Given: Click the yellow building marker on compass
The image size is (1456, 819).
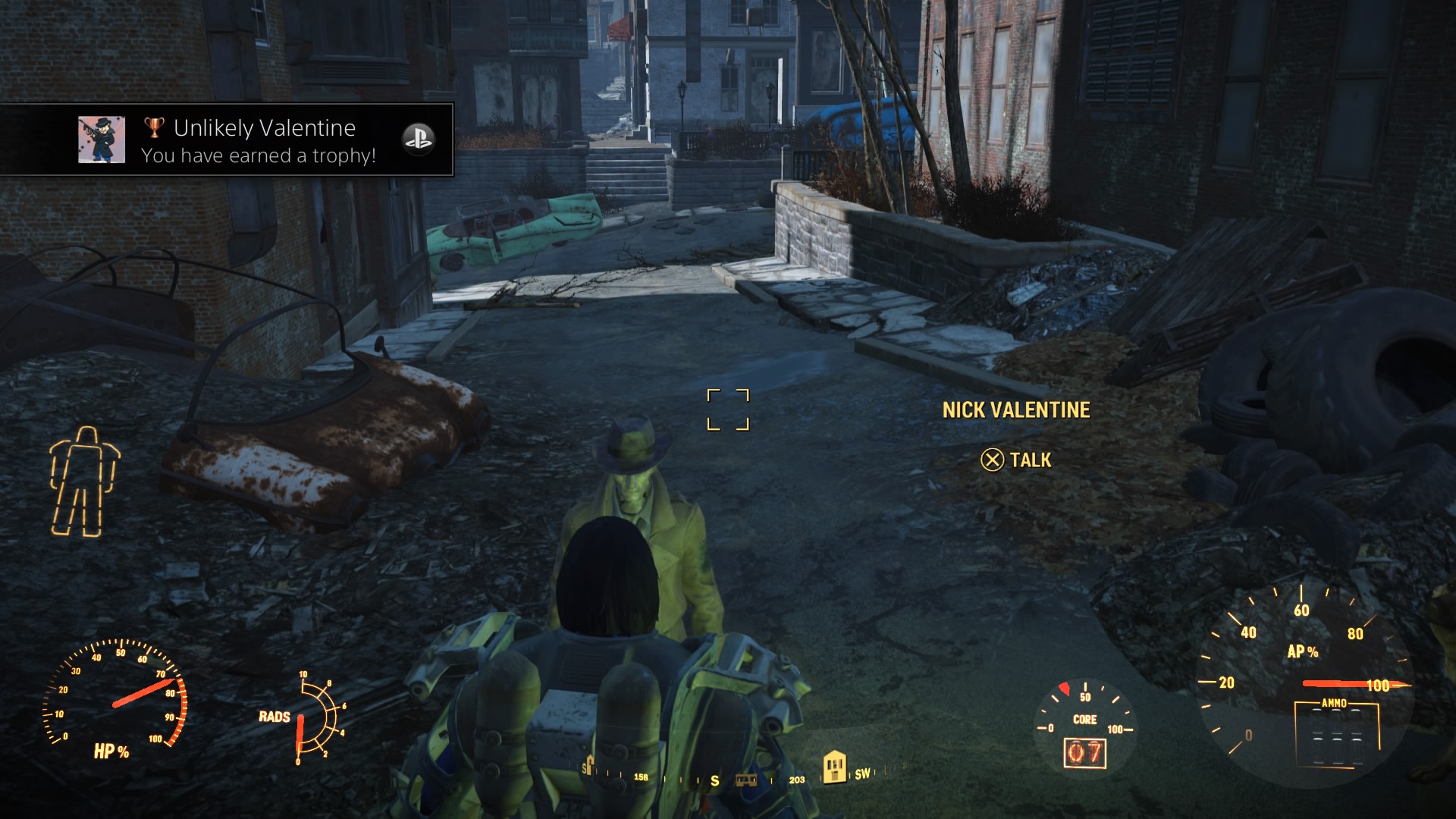Looking at the screenshot, I should (834, 767).
